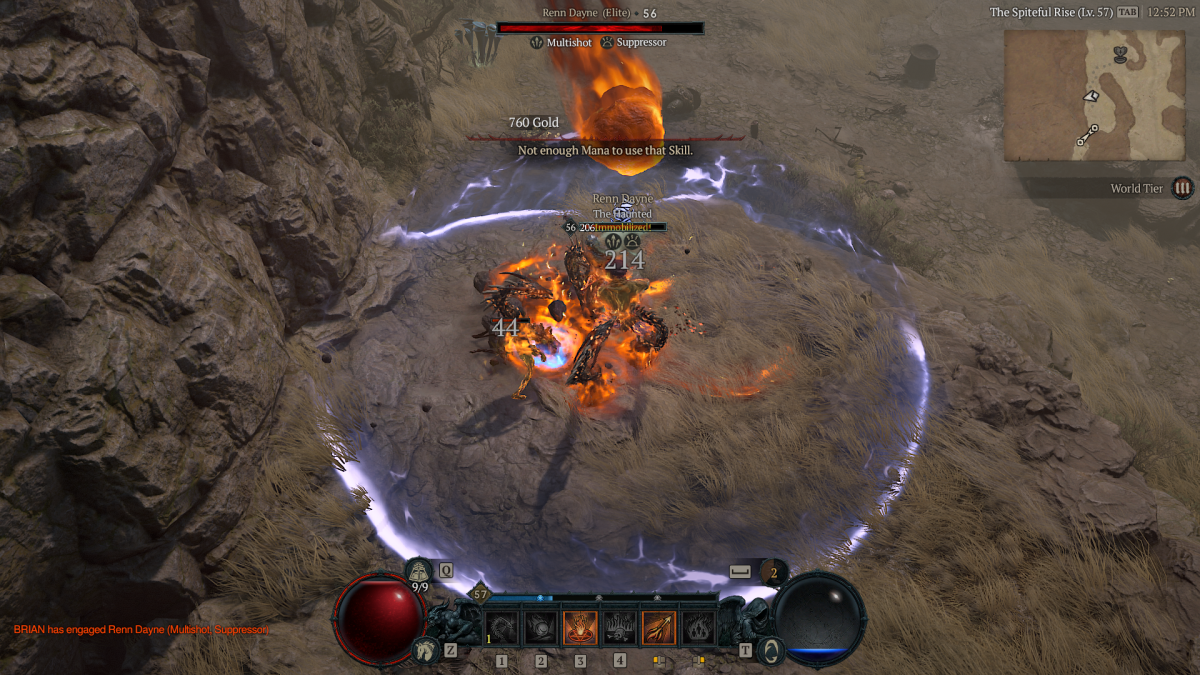Screen dimensions: 1200x675
Task: Select the World Tier III badge
Action: (x=1183, y=188)
